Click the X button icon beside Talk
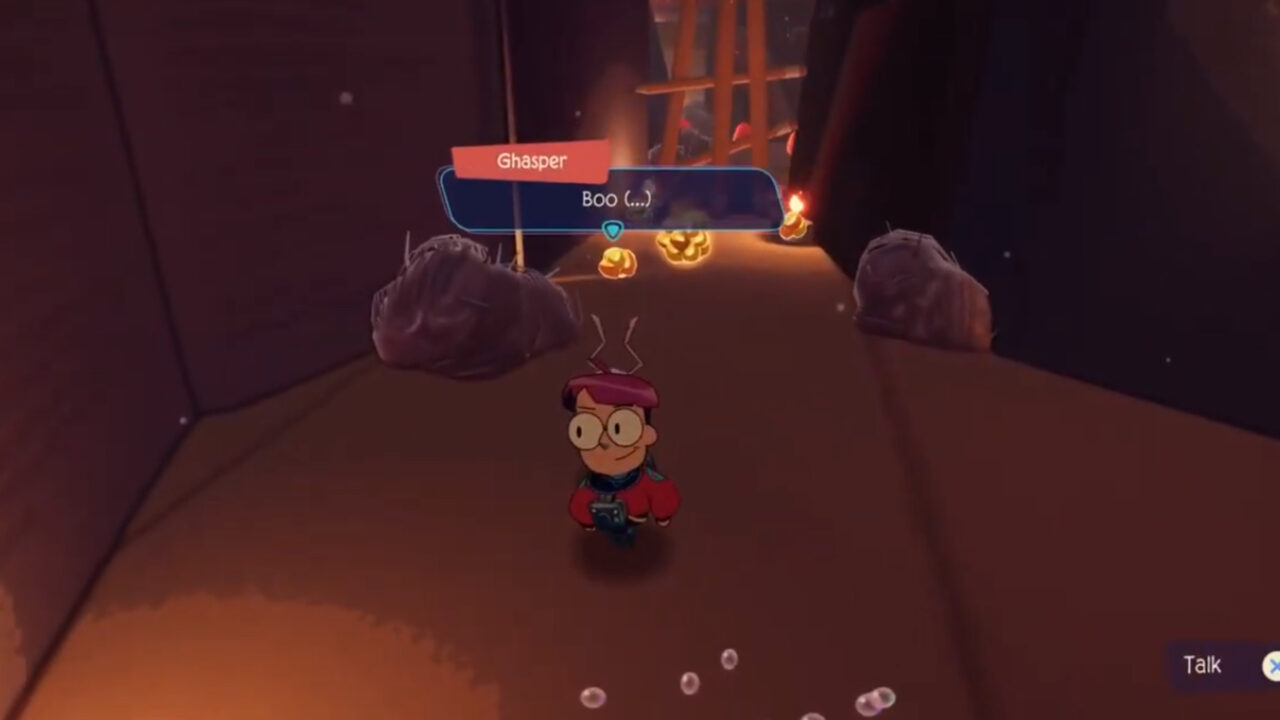 pos(1273,664)
